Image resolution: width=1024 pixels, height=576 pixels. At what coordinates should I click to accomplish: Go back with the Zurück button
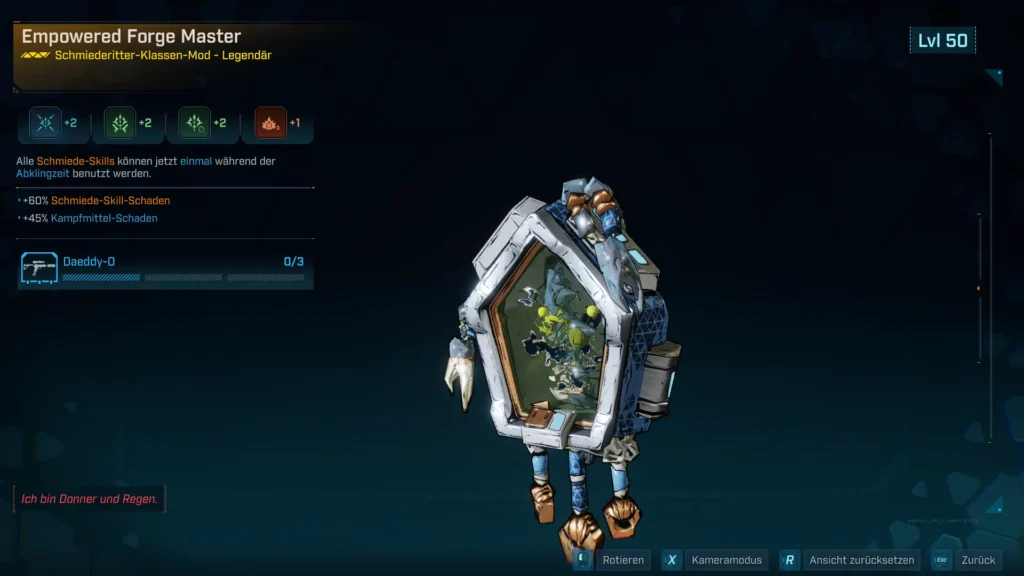[966, 560]
